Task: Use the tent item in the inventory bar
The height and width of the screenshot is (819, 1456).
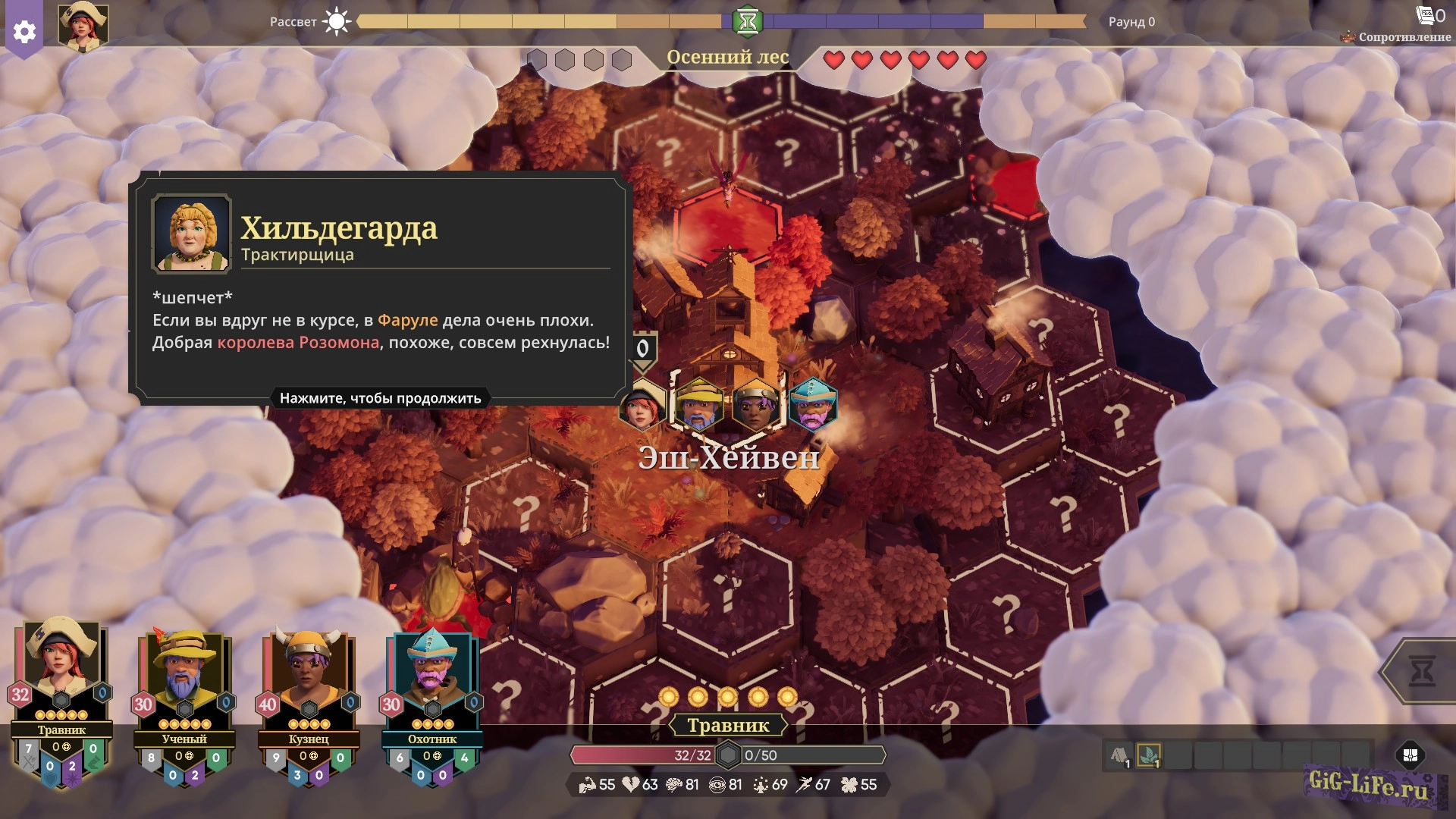Action: pyautogui.click(x=1120, y=755)
